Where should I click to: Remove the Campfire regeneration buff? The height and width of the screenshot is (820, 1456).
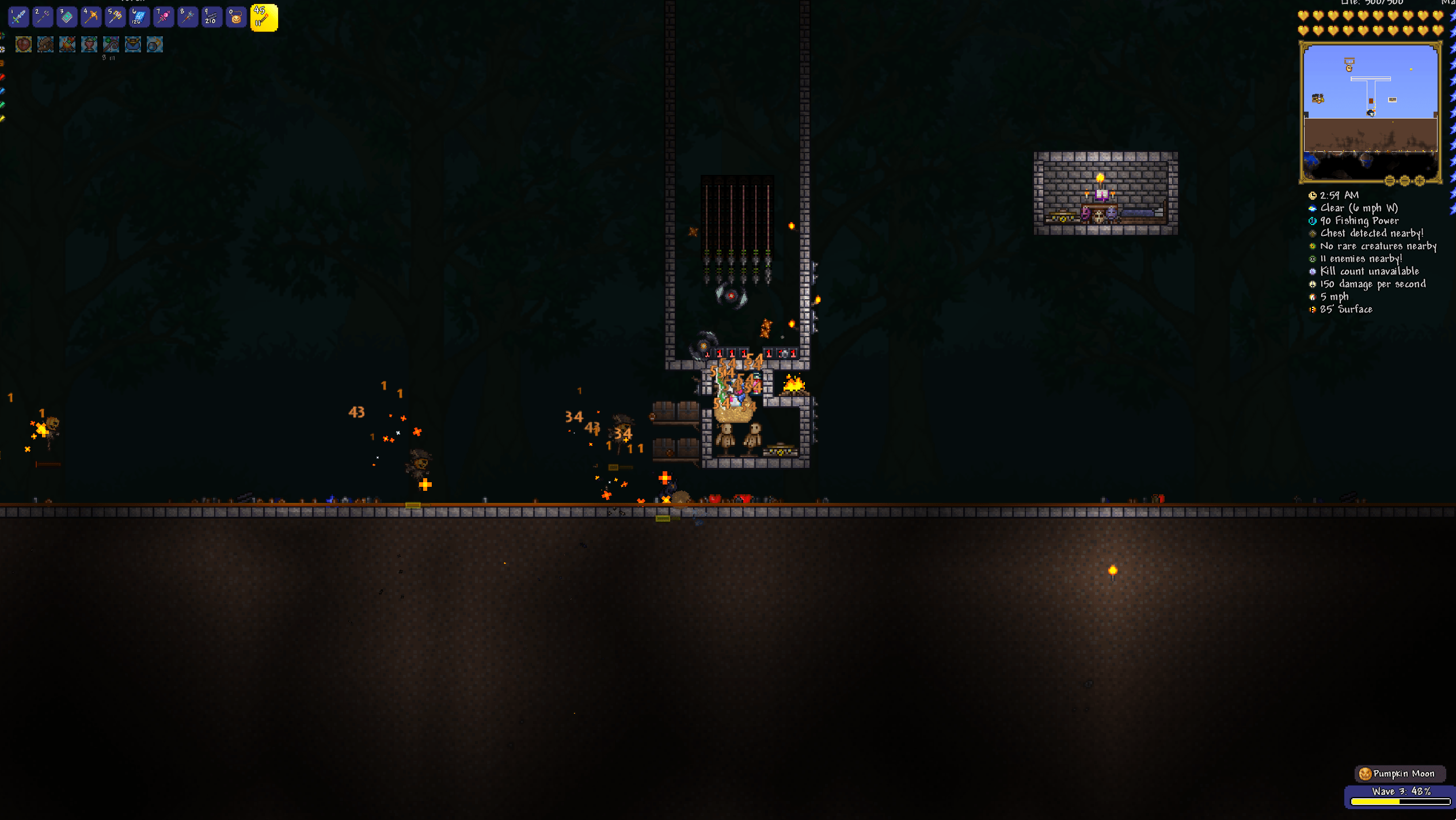click(x=67, y=44)
